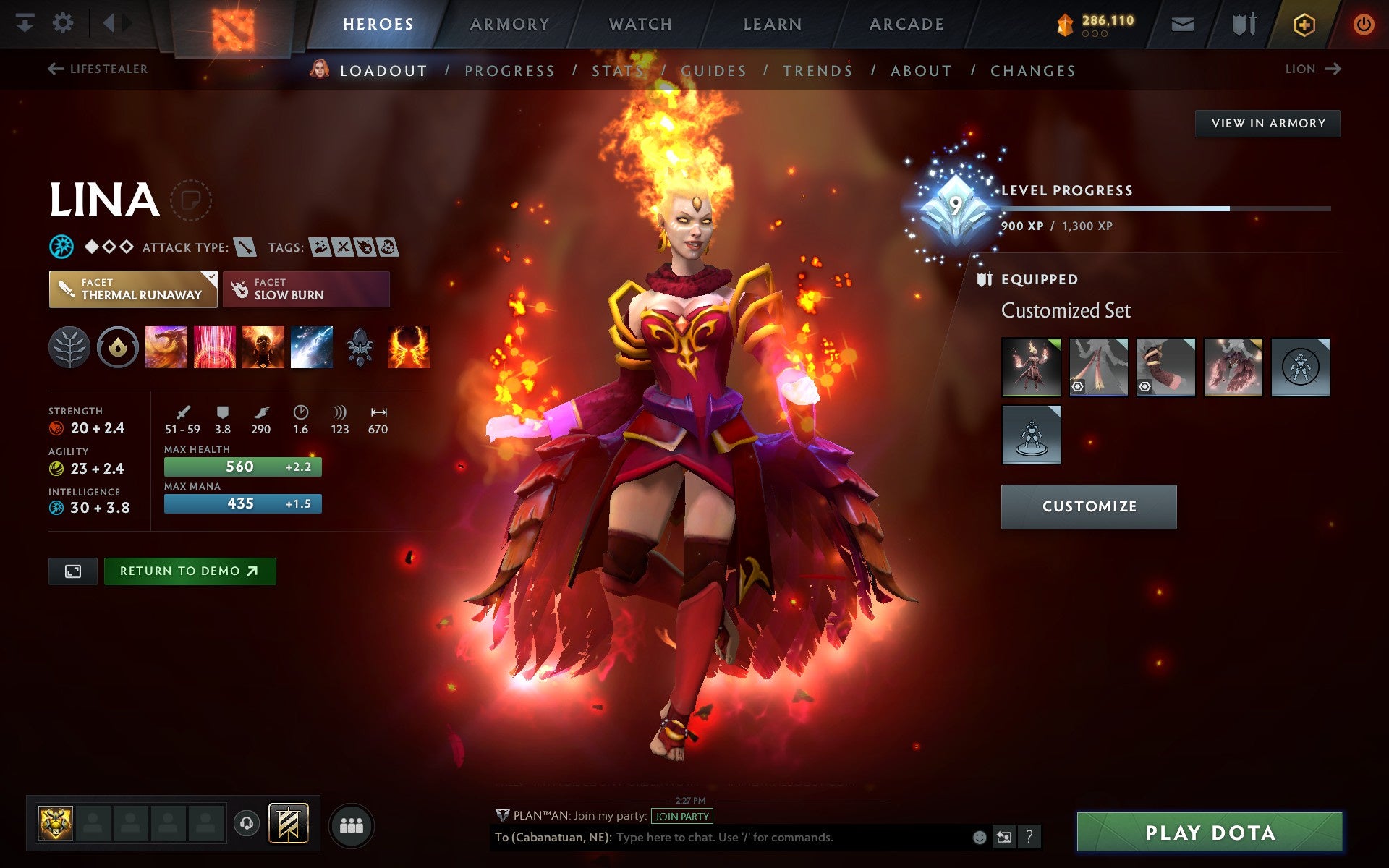Screen dimensions: 1389x868
Task: Open the mail/notifications envelope icon
Action: click(x=1182, y=23)
